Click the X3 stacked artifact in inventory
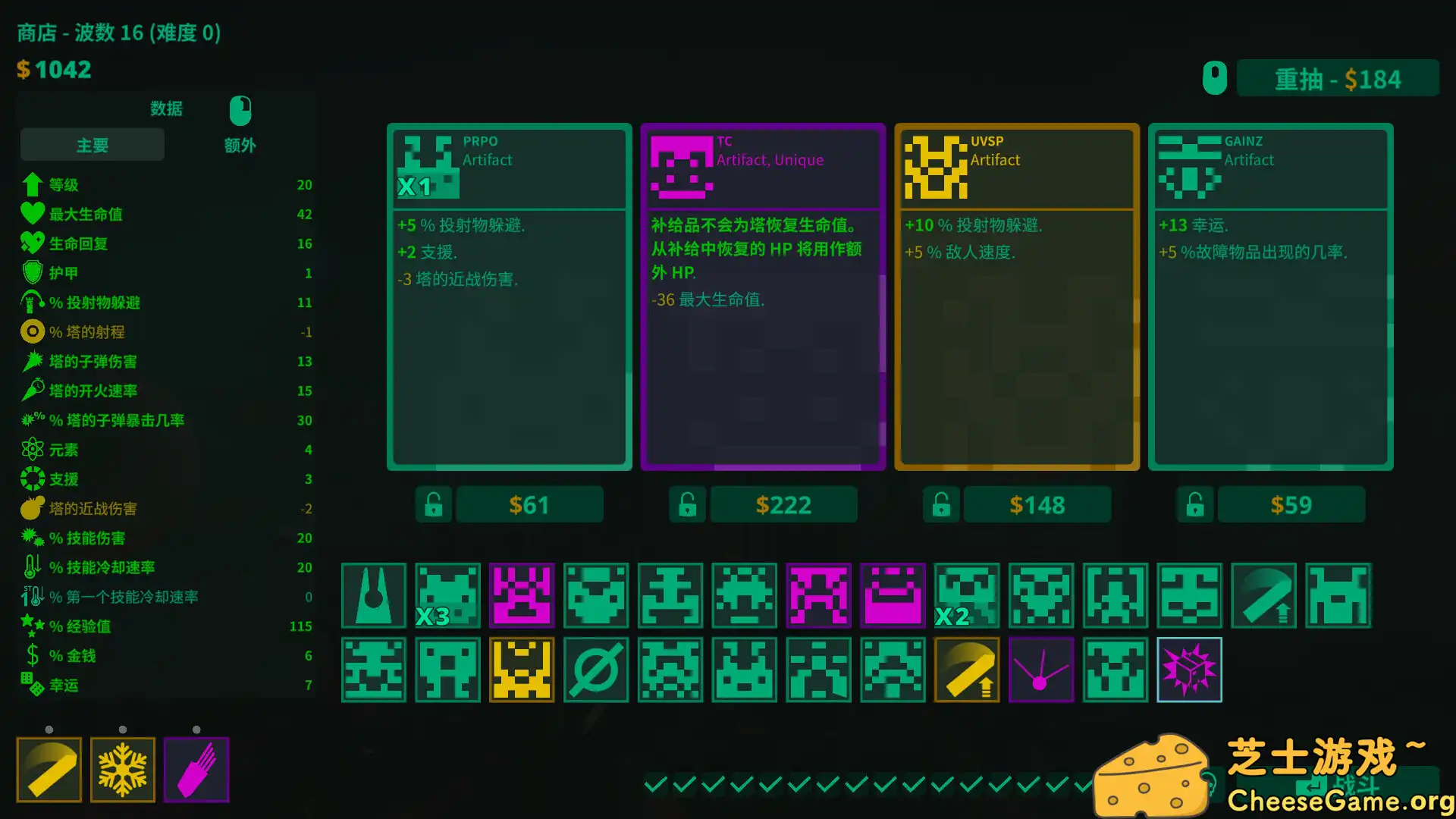 (447, 596)
